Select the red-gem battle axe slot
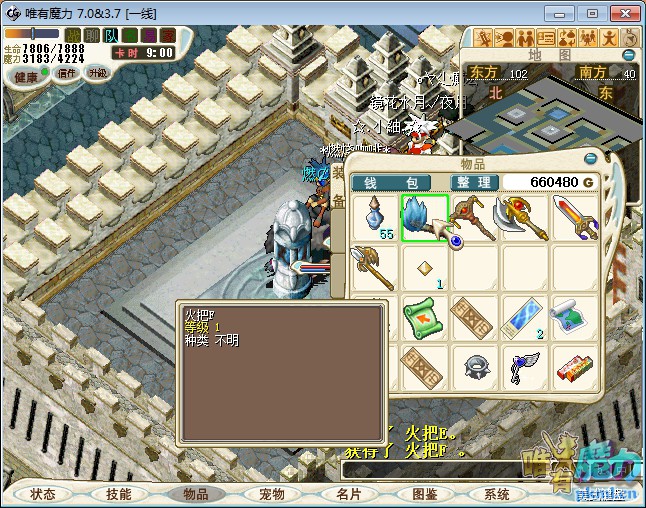This screenshot has height=508, width=646. [x=524, y=218]
